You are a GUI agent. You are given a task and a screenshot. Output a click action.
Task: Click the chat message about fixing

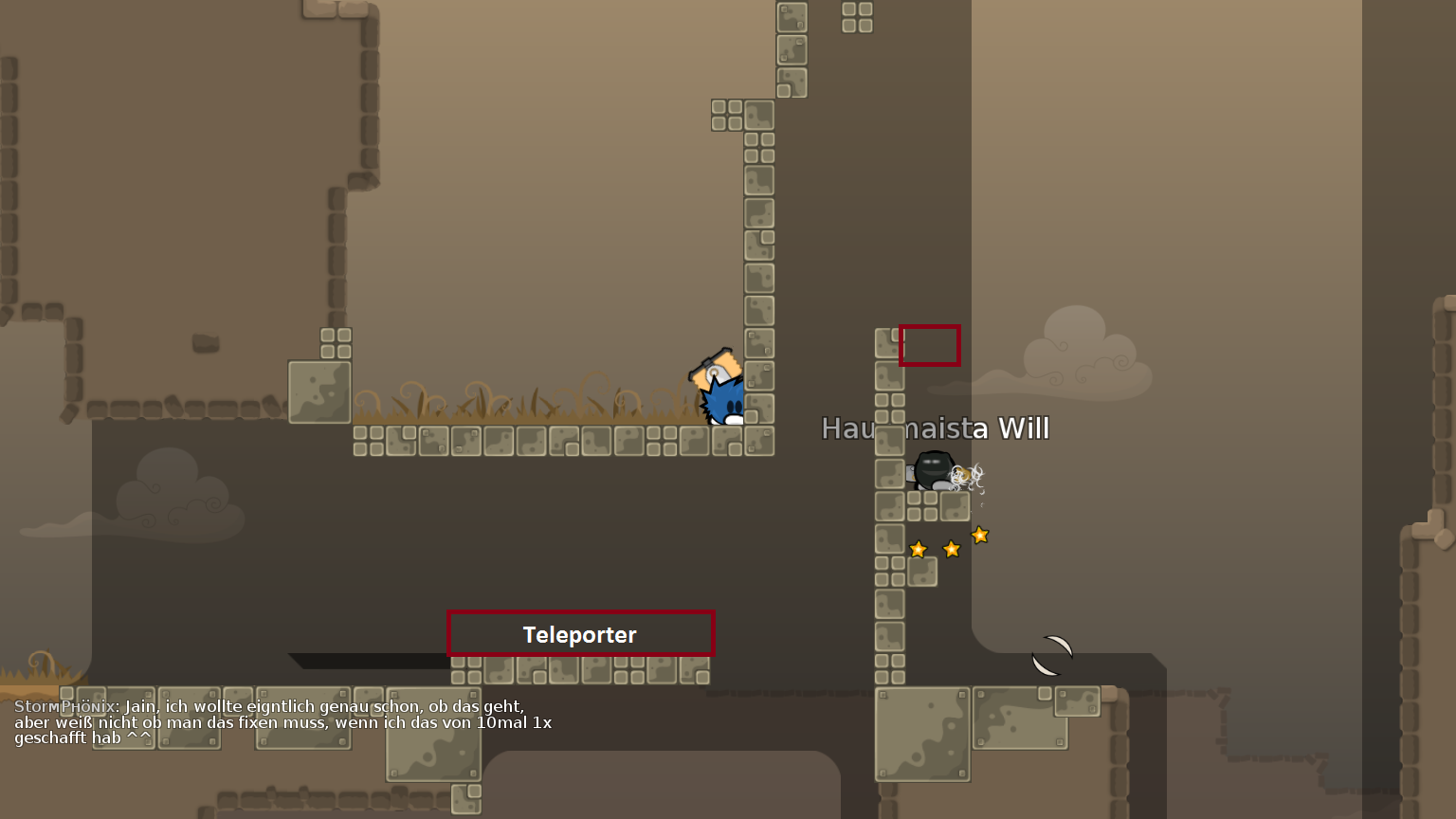coord(284,722)
